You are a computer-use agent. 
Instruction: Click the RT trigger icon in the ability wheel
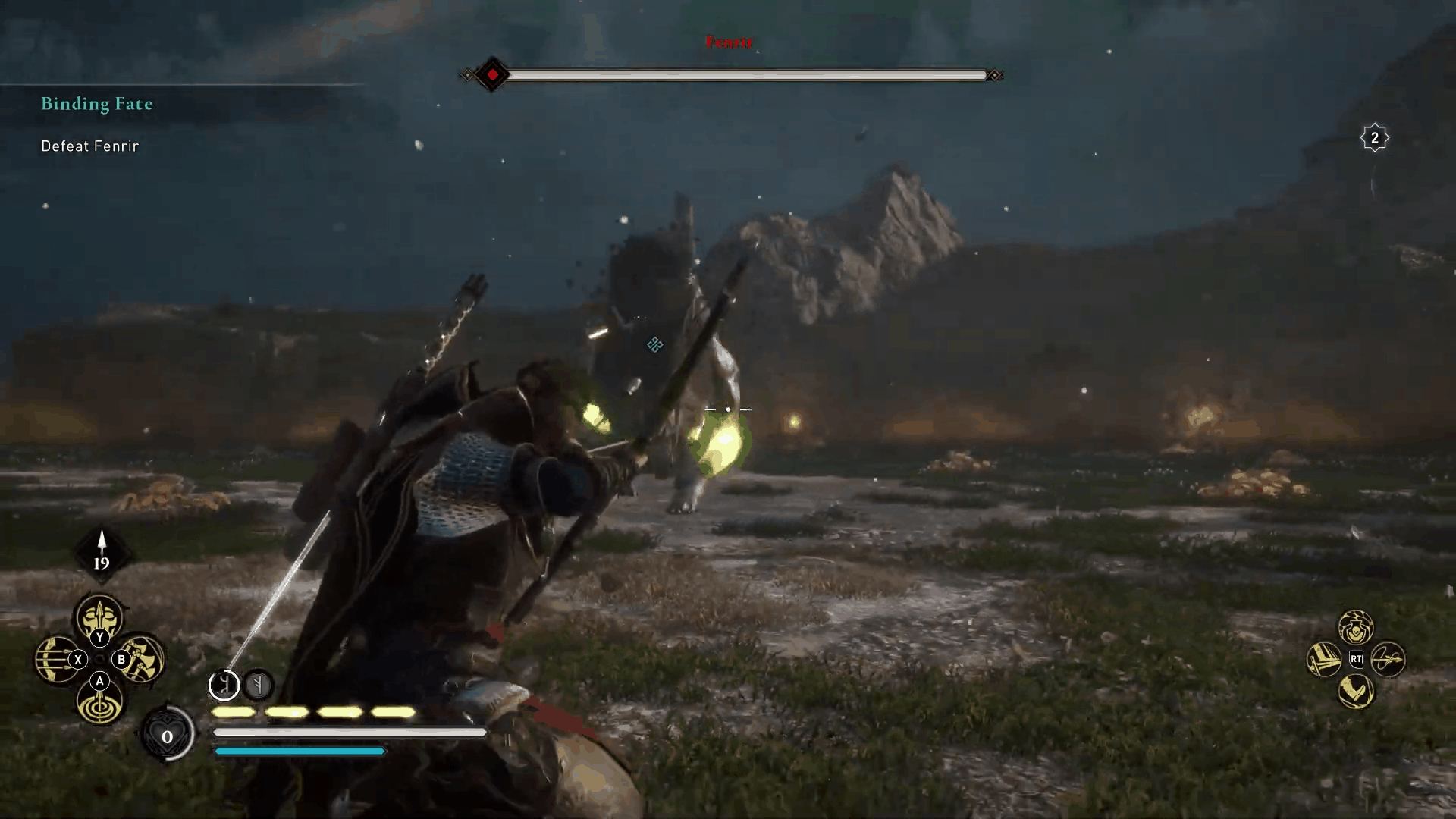tap(1357, 658)
